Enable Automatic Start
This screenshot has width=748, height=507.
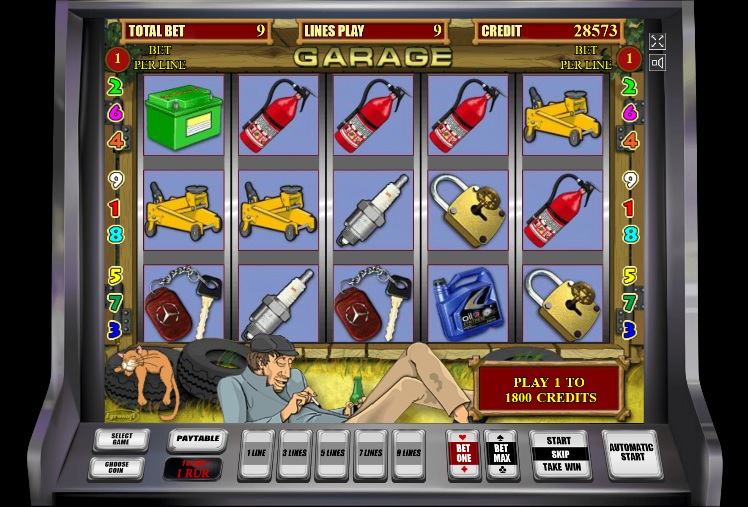tap(631, 453)
